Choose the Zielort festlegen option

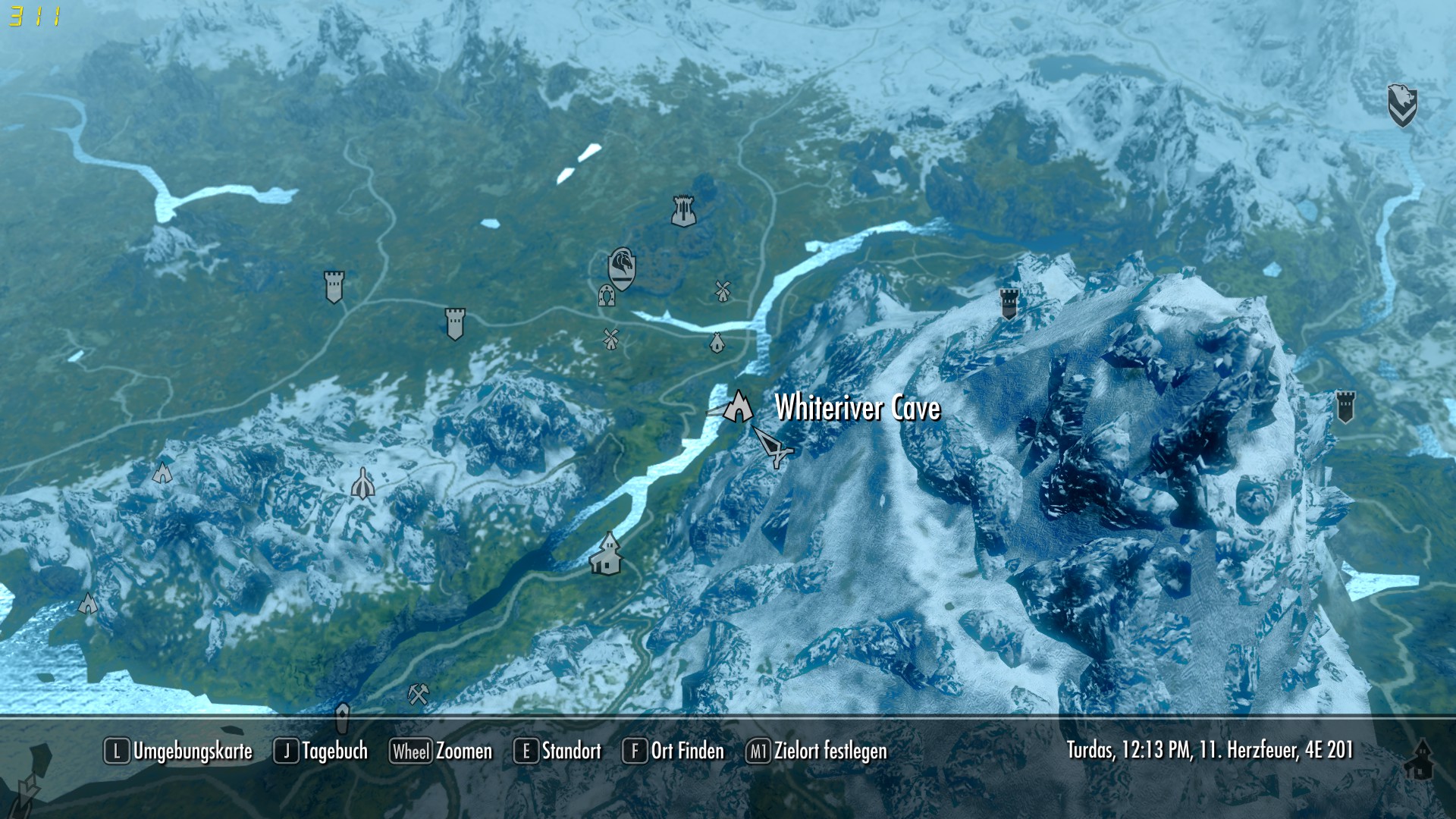pyautogui.click(x=817, y=751)
